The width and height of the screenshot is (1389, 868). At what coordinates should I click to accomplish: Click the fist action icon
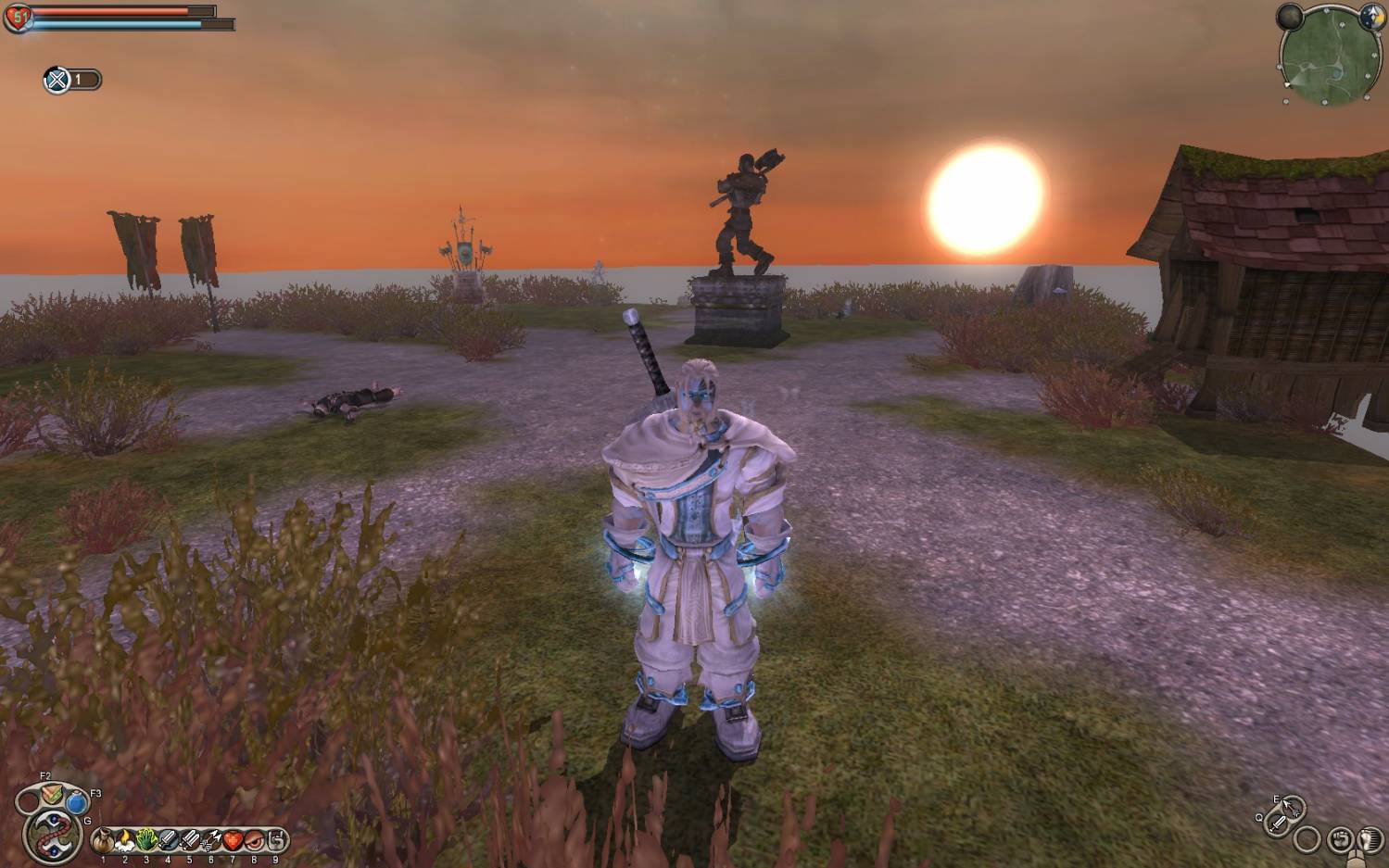1340,839
